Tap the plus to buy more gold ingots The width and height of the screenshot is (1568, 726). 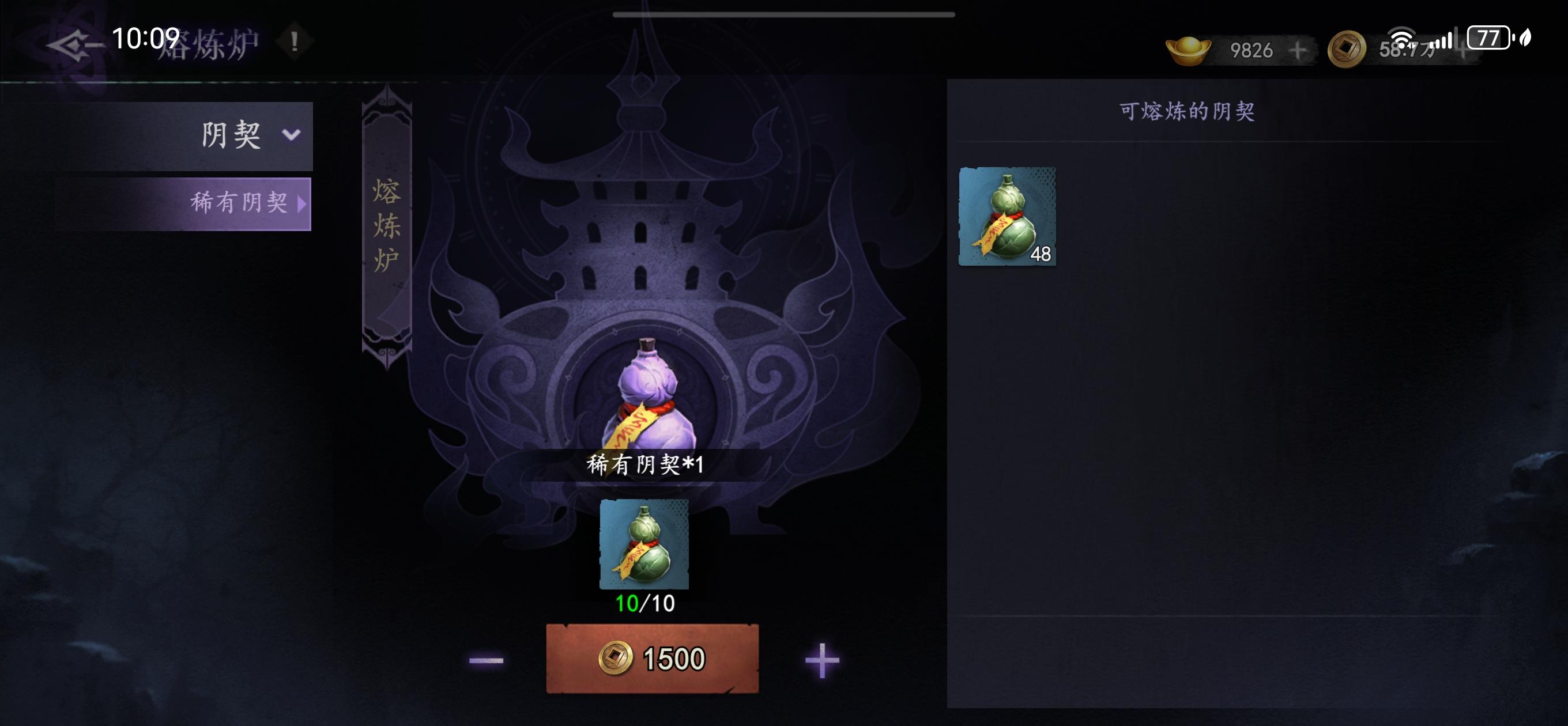click(1297, 51)
